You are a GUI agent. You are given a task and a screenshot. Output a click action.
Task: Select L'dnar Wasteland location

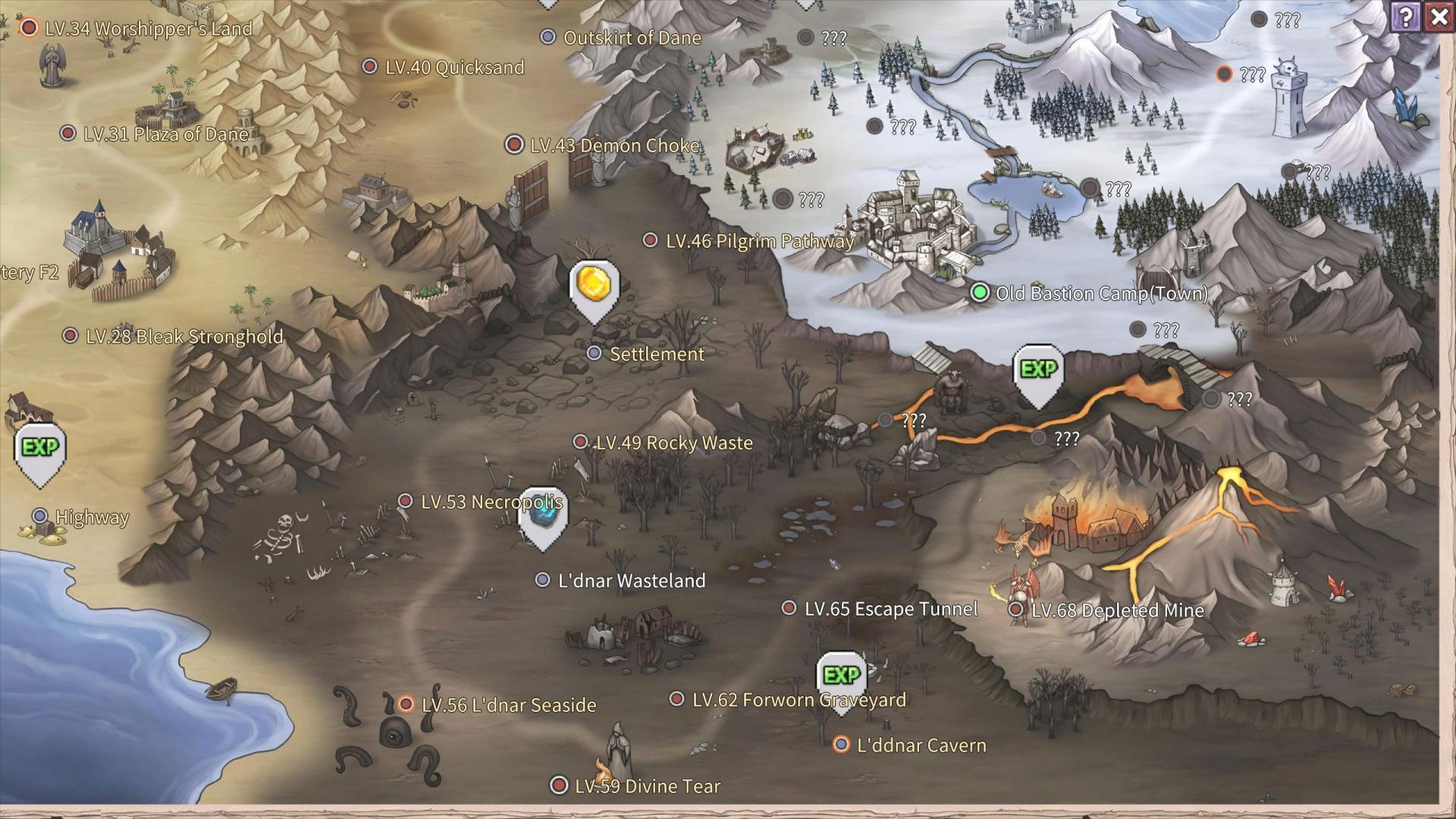click(x=542, y=580)
